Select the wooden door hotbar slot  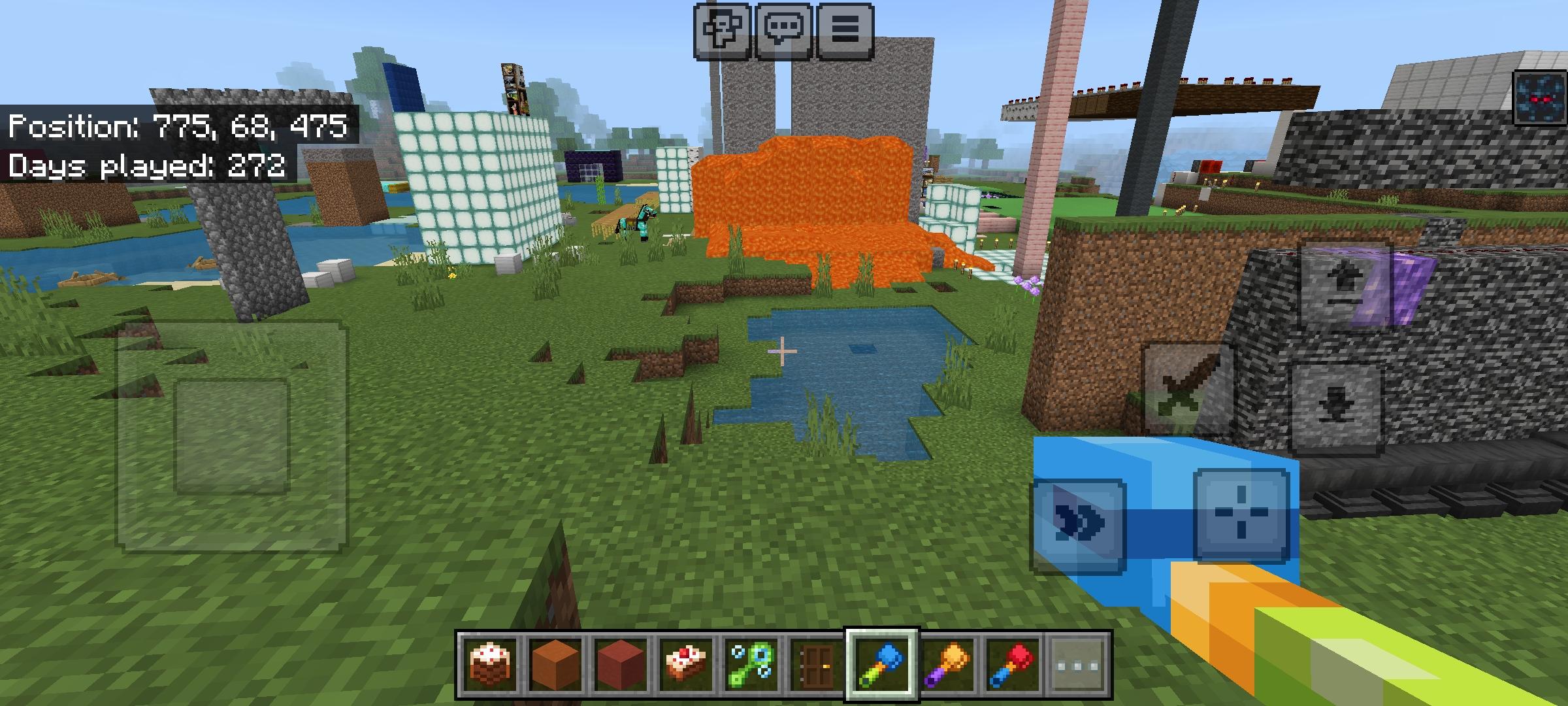817,665
